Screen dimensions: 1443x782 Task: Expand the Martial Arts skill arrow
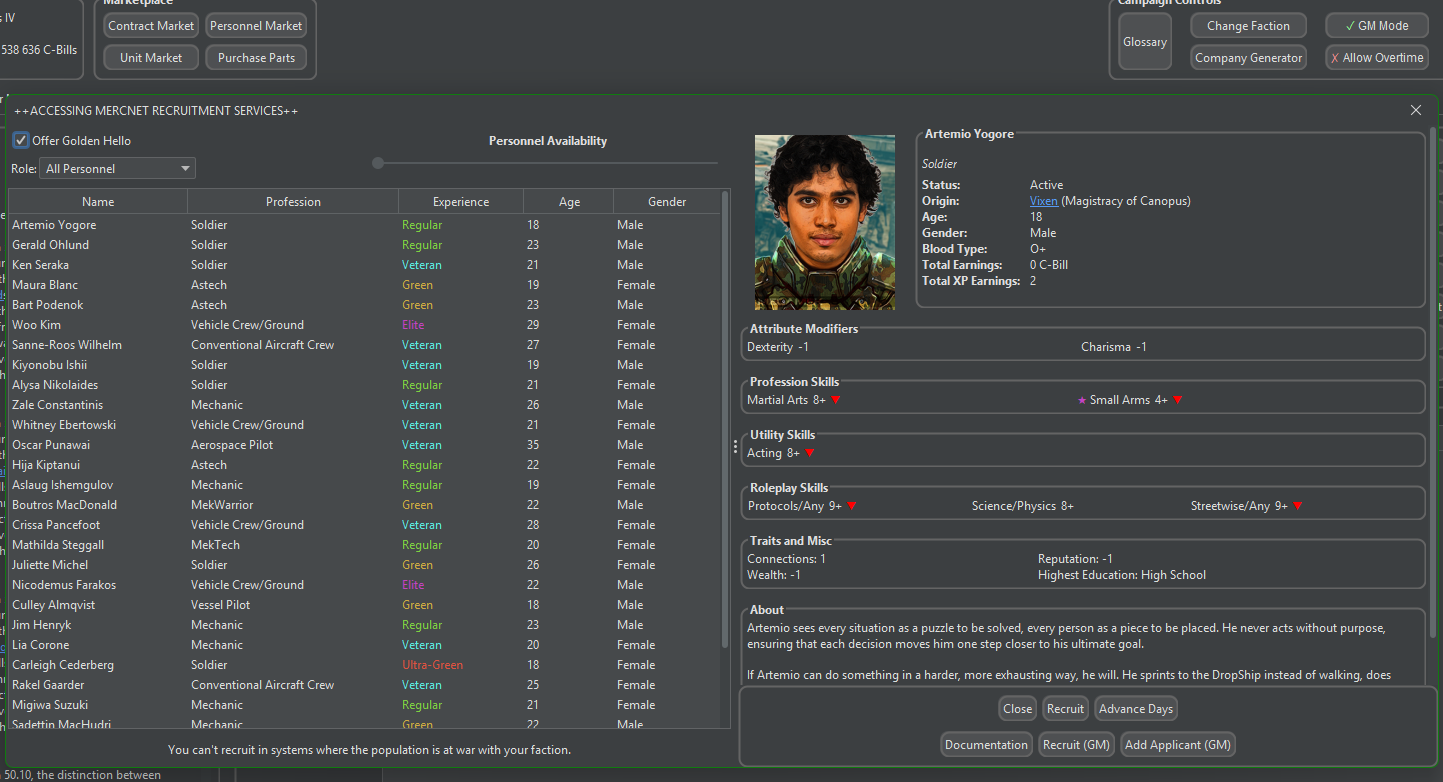click(x=836, y=398)
